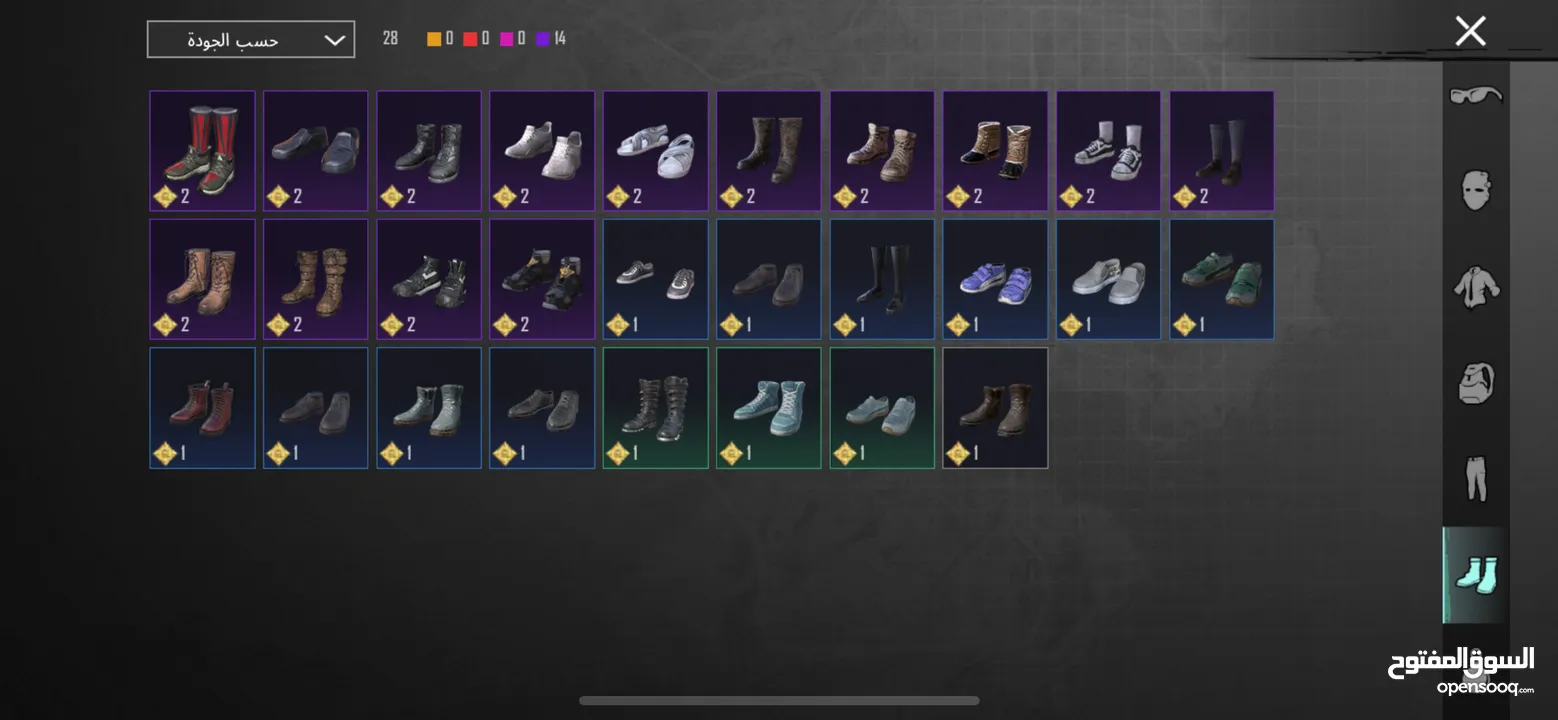This screenshot has width=1558, height=720.
Task: Close the inventory screen
Action: pyautogui.click(x=1470, y=31)
